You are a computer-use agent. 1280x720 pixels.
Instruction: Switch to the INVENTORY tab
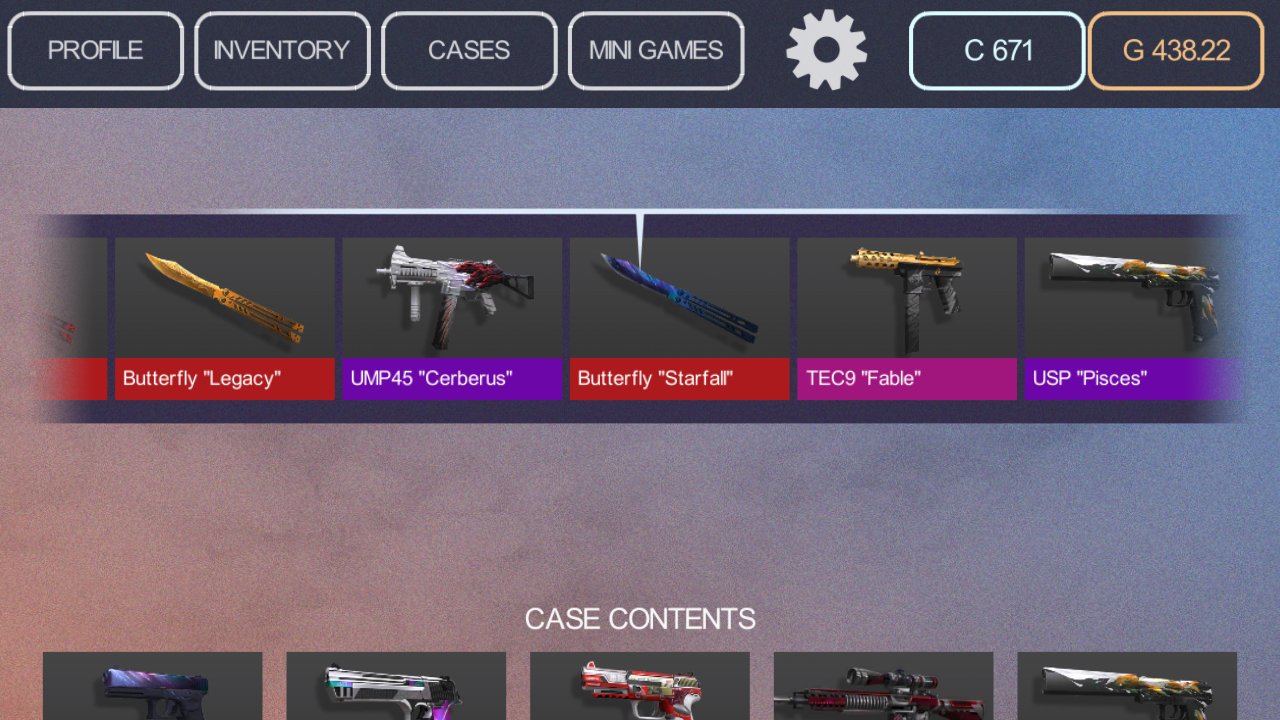282,50
